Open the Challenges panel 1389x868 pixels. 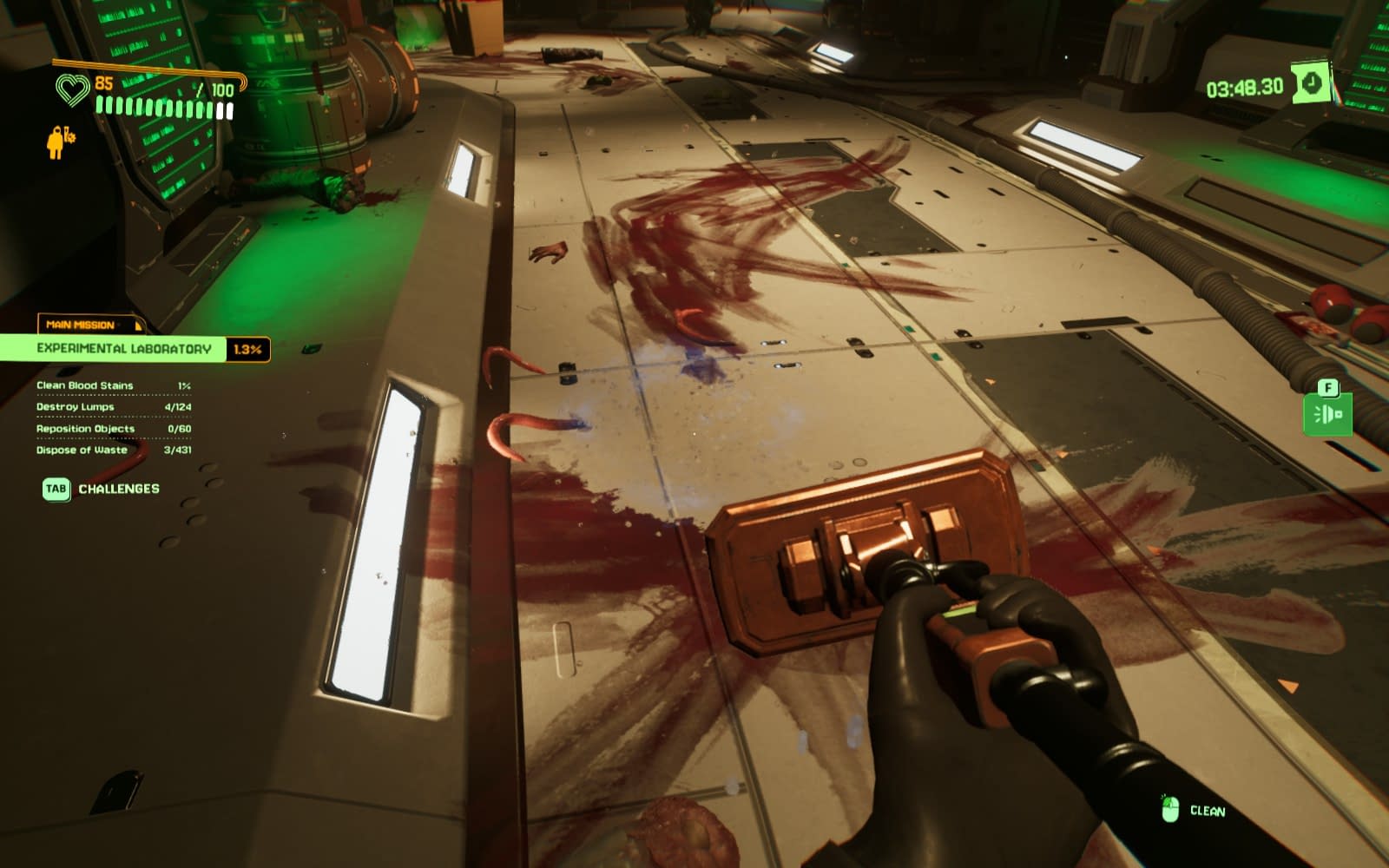tap(102, 489)
